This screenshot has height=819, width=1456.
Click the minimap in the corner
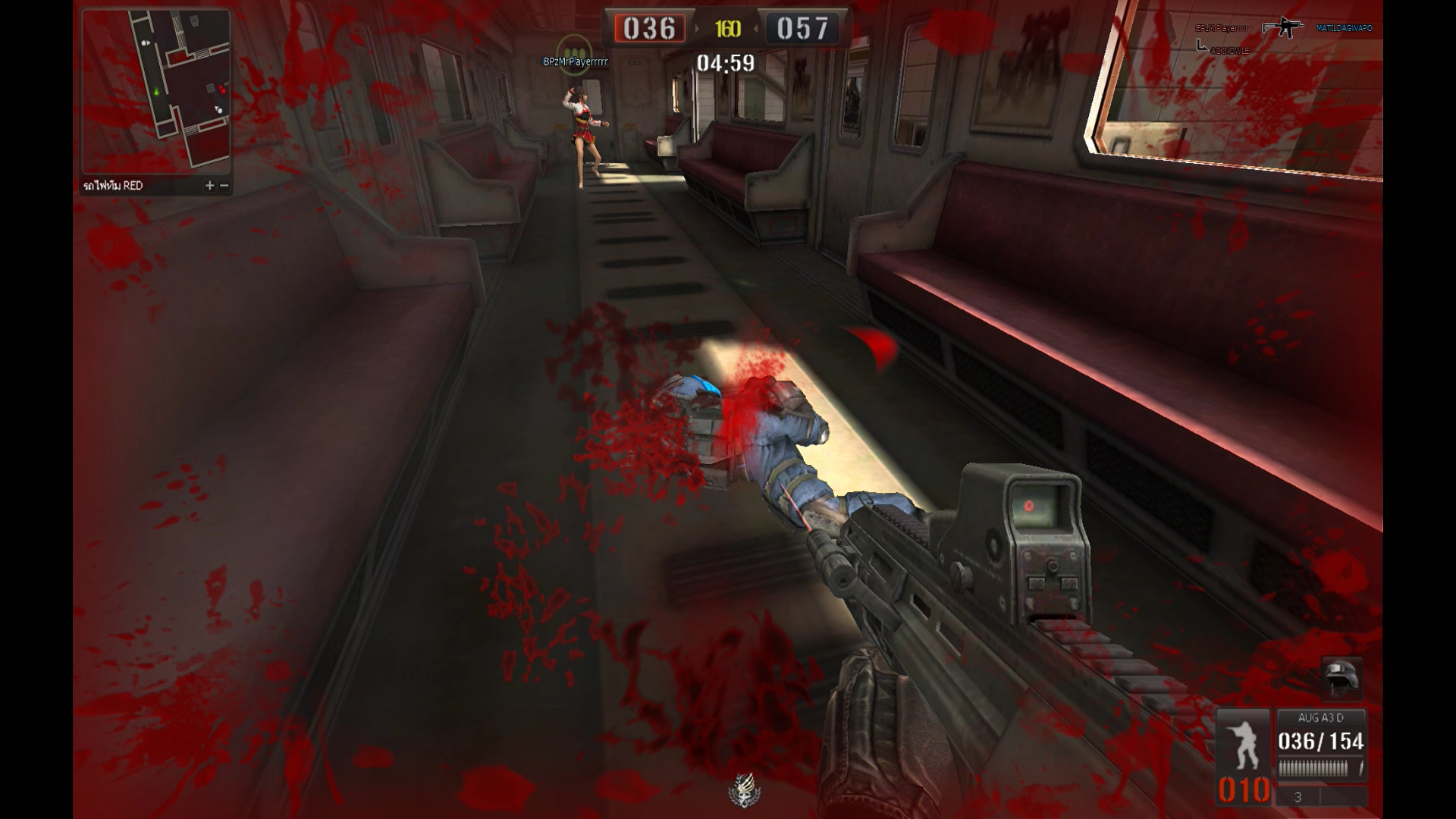point(156,92)
